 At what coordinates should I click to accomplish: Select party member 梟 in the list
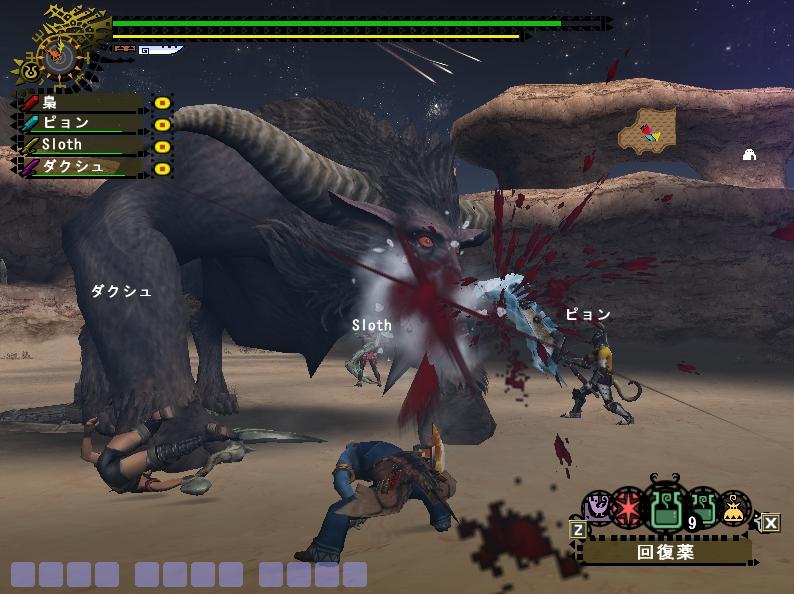point(80,102)
